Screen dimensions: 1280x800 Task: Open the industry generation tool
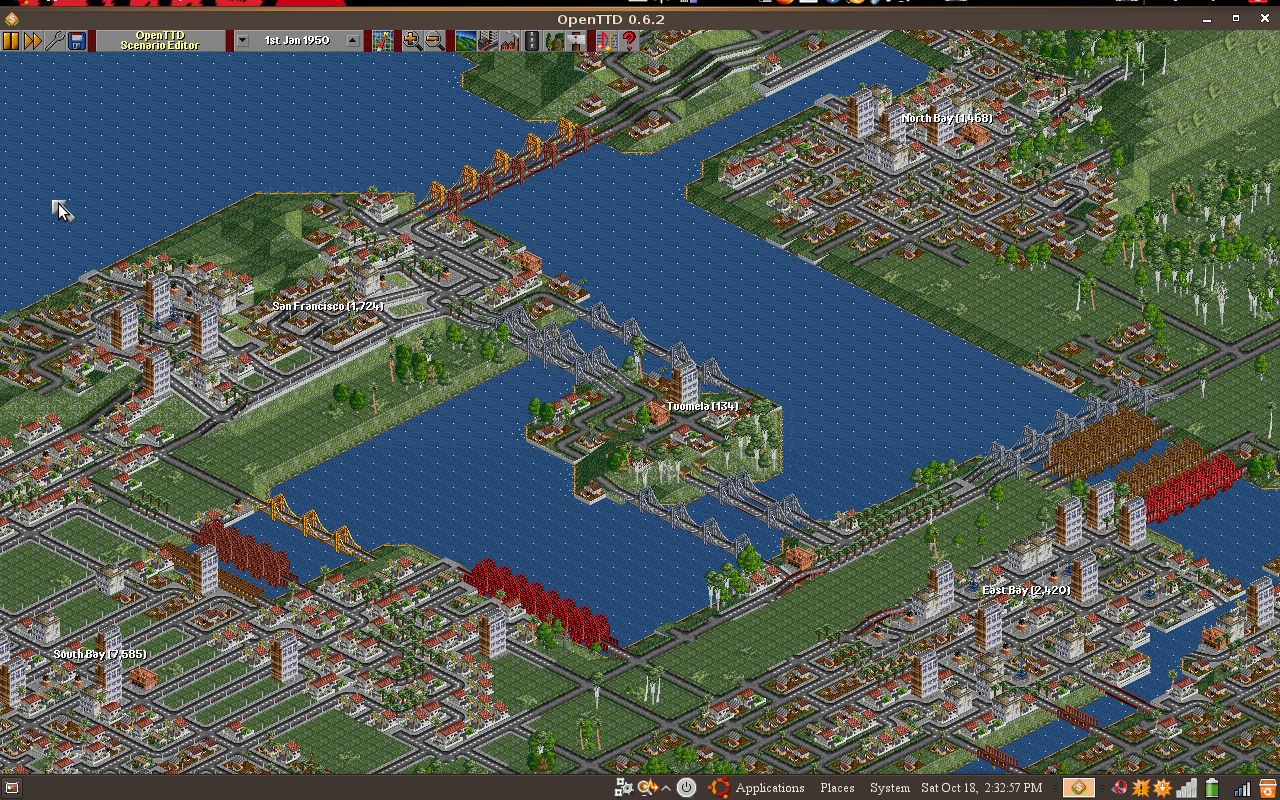point(509,40)
